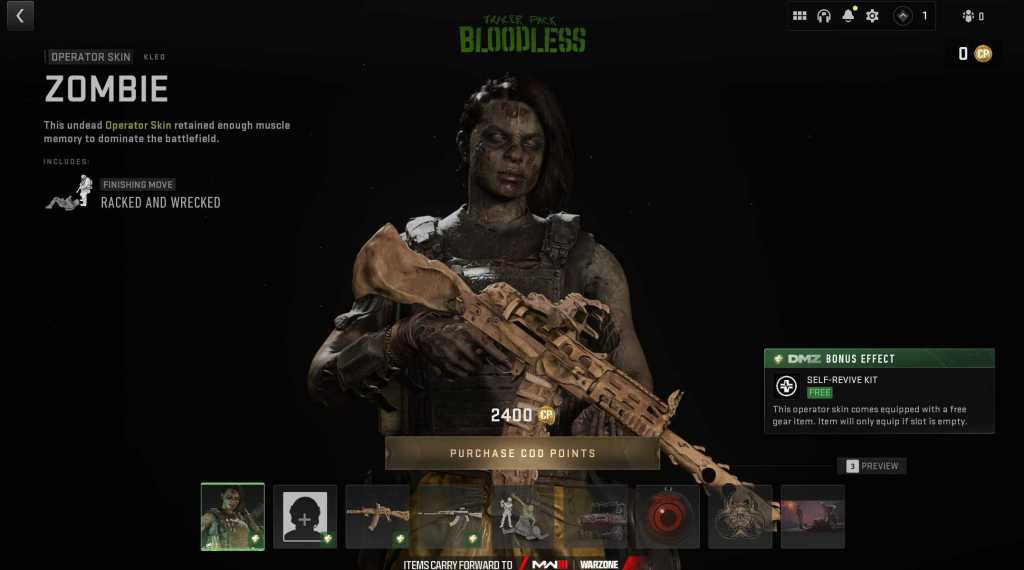Choose the red eye charm thumbnail

(x=668, y=517)
